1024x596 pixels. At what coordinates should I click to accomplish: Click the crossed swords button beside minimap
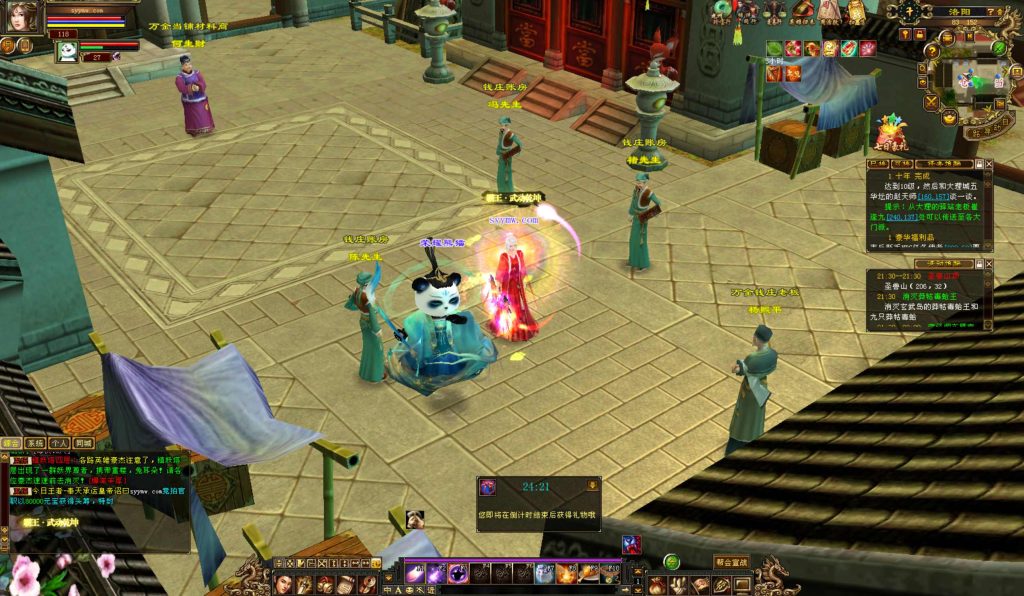coord(930,102)
